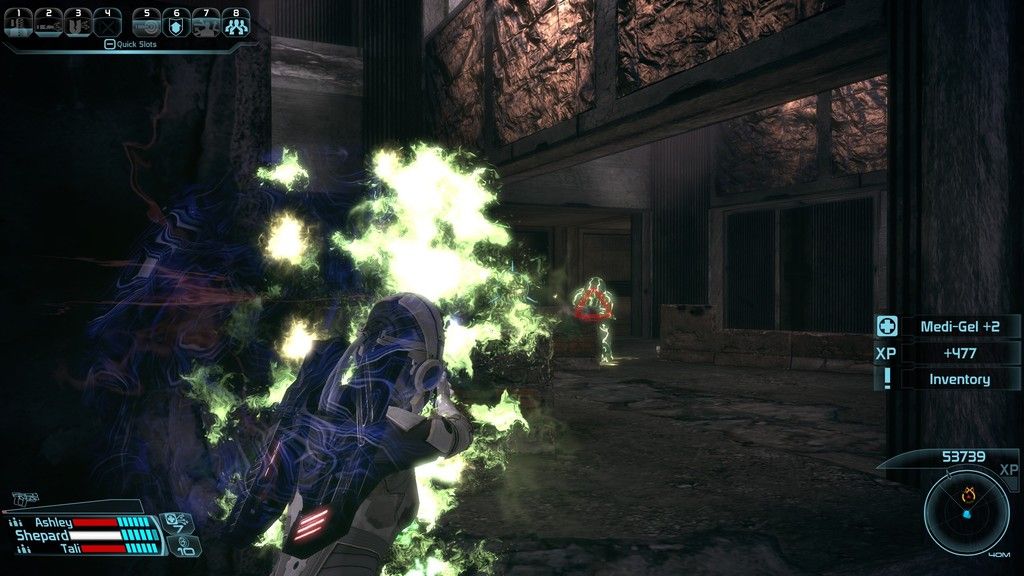Use the shield ability in slot 6
The width and height of the screenshot is (1024, 576).
coord(177,24)
